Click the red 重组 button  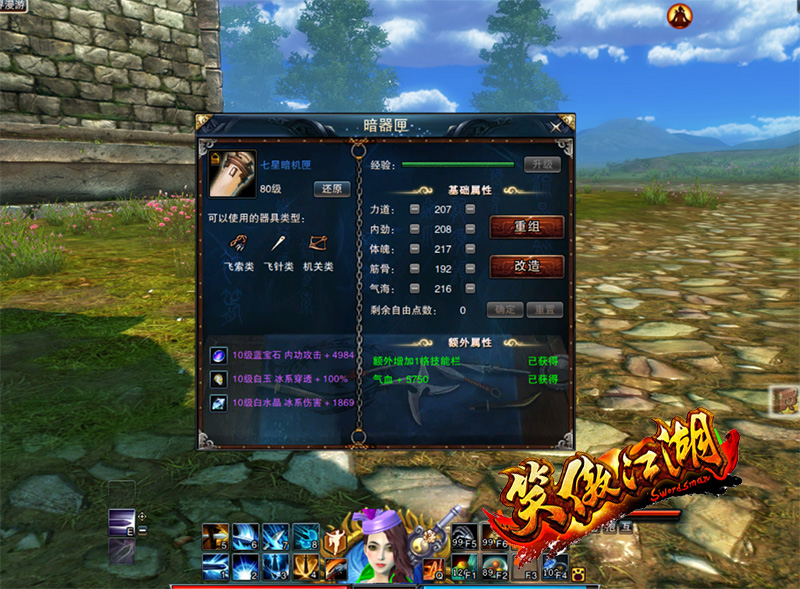pos(527,227)
